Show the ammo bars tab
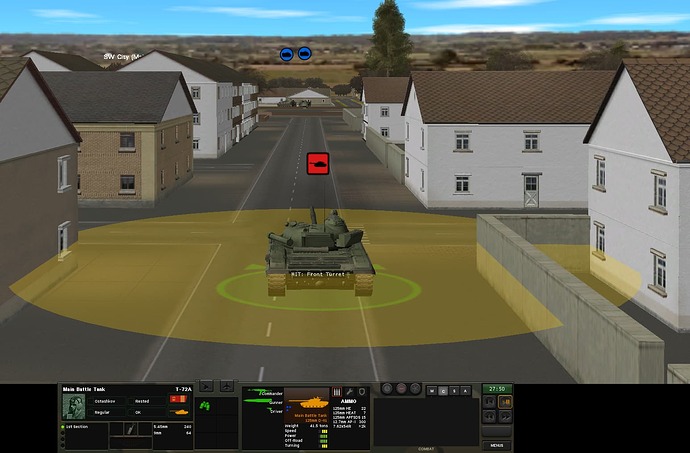 pyautogui.click(x=336, y=390)
